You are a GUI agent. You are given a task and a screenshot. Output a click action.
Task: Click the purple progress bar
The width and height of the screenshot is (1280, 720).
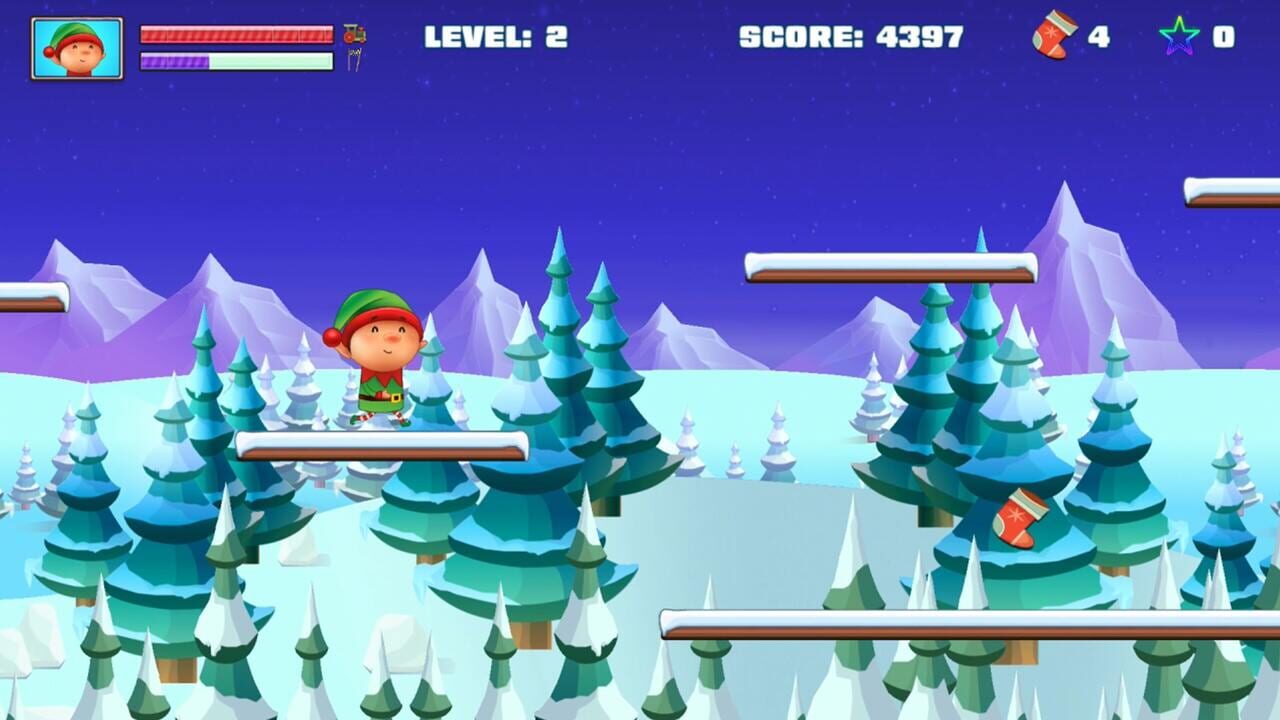coord(175,62)
